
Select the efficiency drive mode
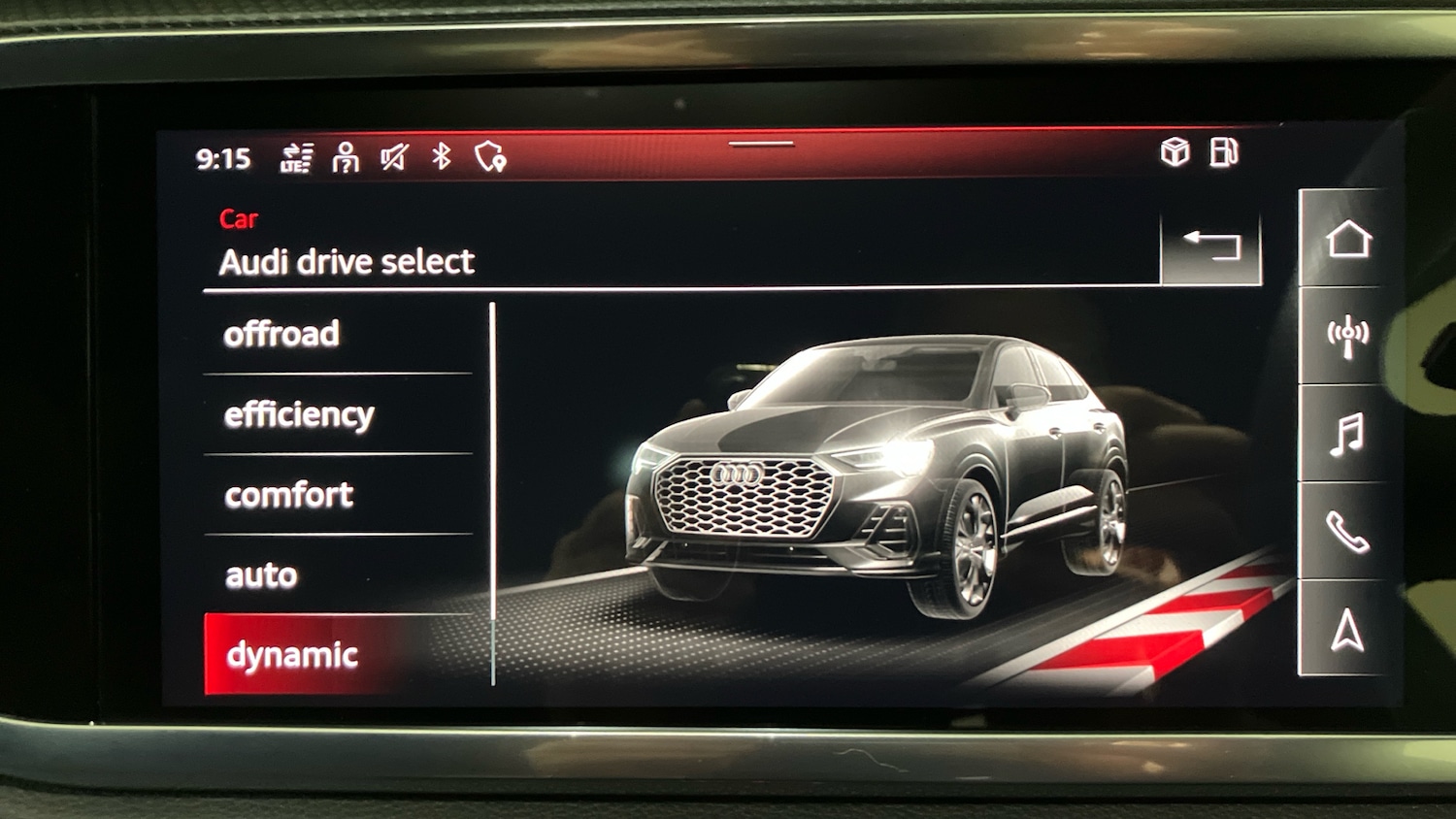(x=298, y=414)
